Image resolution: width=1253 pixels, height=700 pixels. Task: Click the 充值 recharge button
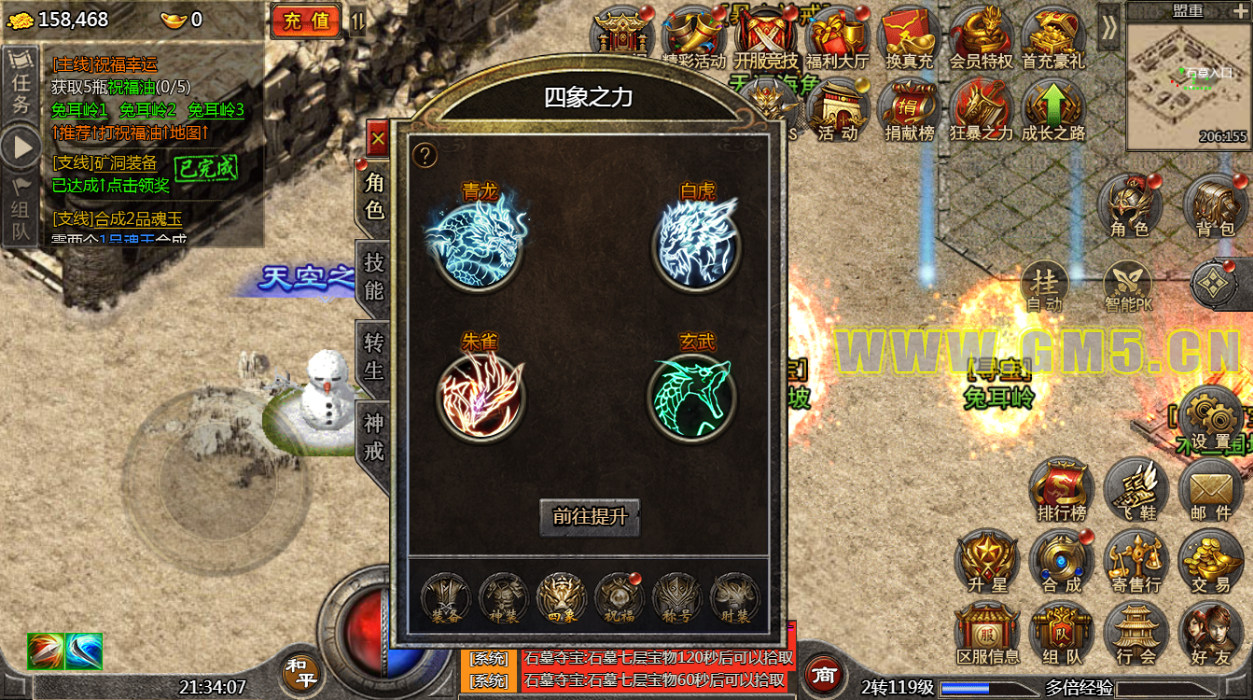[306, 21]
